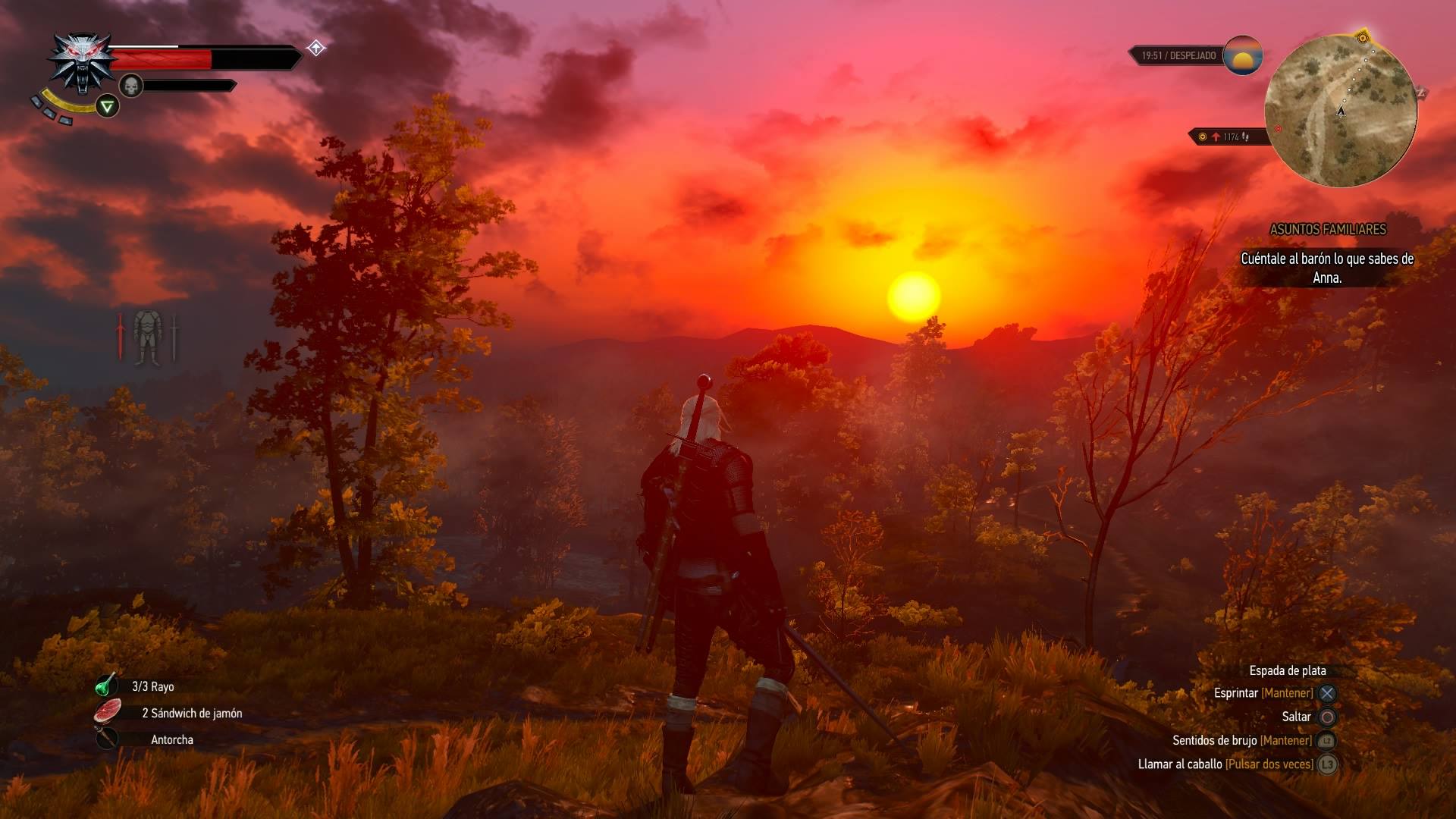The image size is (1456, 819).
Task: Select the active buff diamond icon
Action: pyautogui.click(x=316, y=49)
